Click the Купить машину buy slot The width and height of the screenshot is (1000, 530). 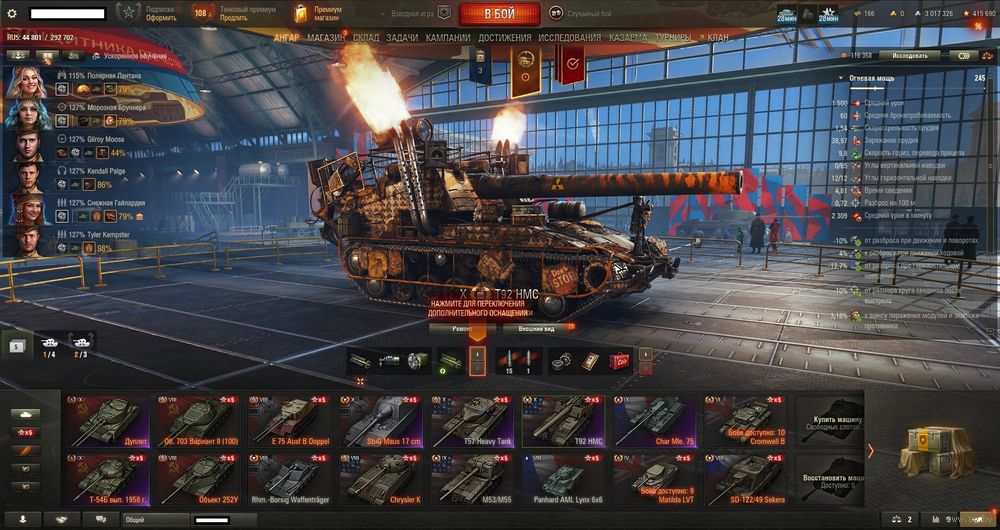pos(828,420)
